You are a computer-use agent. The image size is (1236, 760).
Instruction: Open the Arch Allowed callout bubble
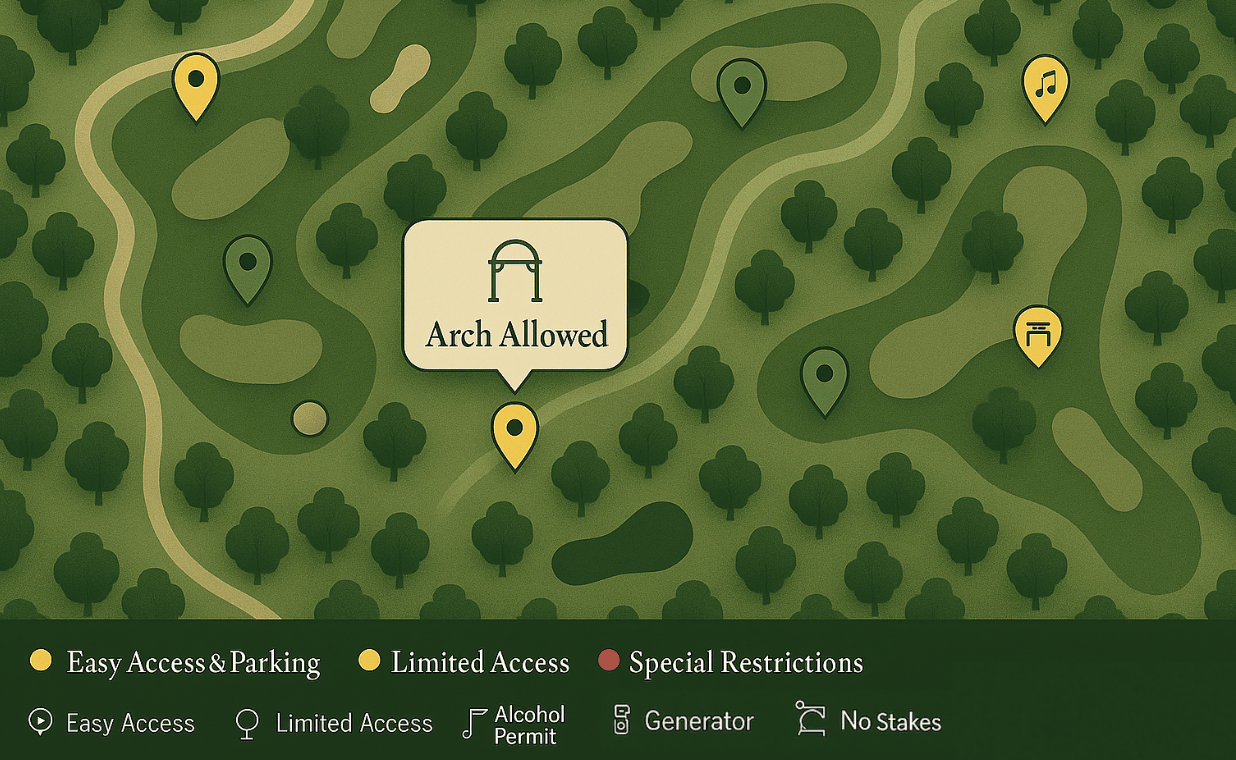coord(515,296)
